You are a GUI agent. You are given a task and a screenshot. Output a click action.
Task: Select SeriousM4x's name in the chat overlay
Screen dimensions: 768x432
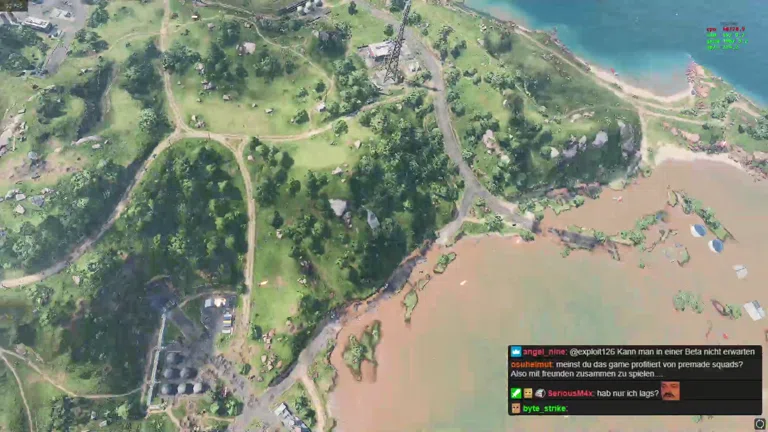(x=565, y=393)
